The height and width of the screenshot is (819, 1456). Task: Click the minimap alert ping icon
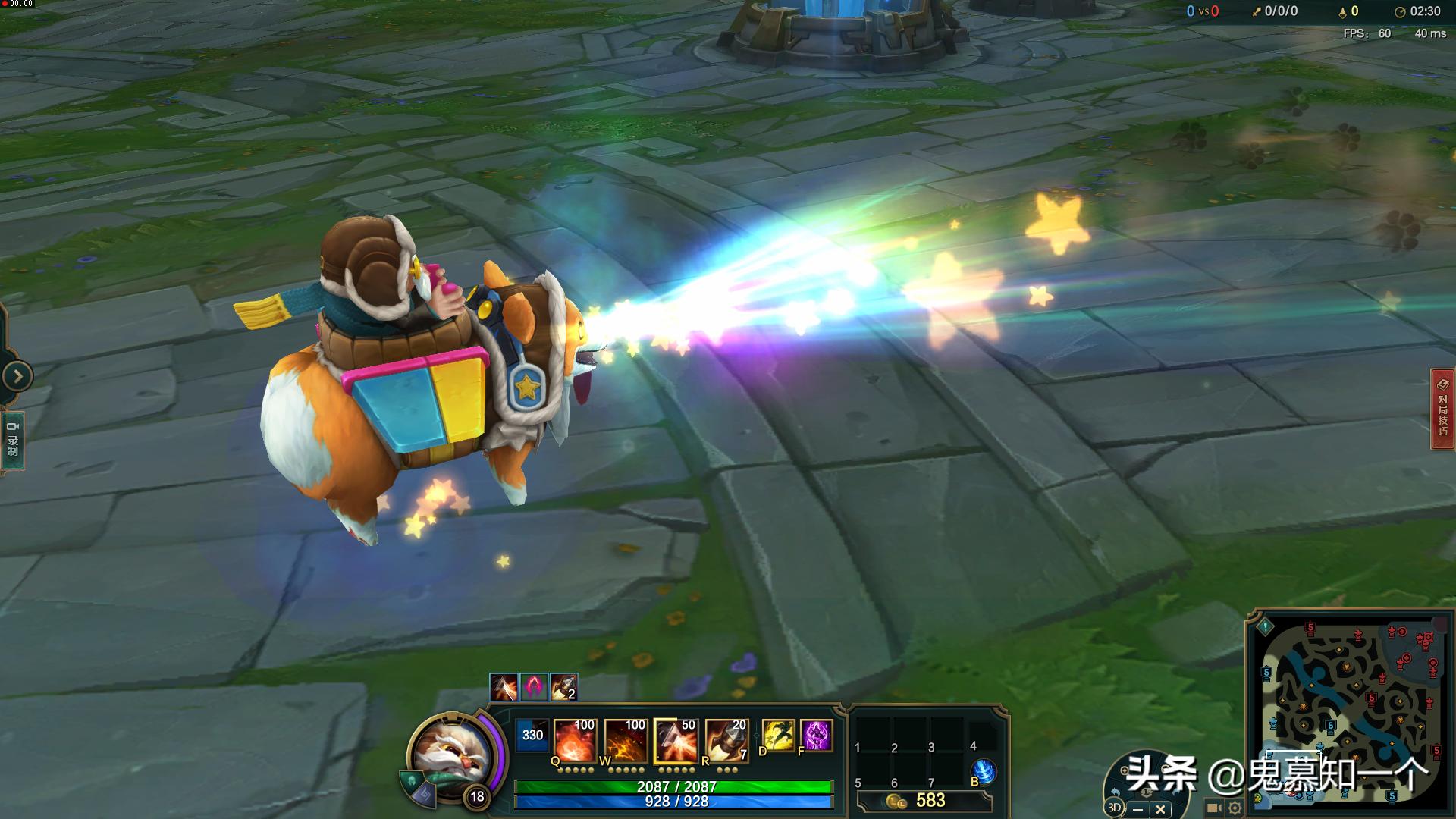tap(1265, 627)
